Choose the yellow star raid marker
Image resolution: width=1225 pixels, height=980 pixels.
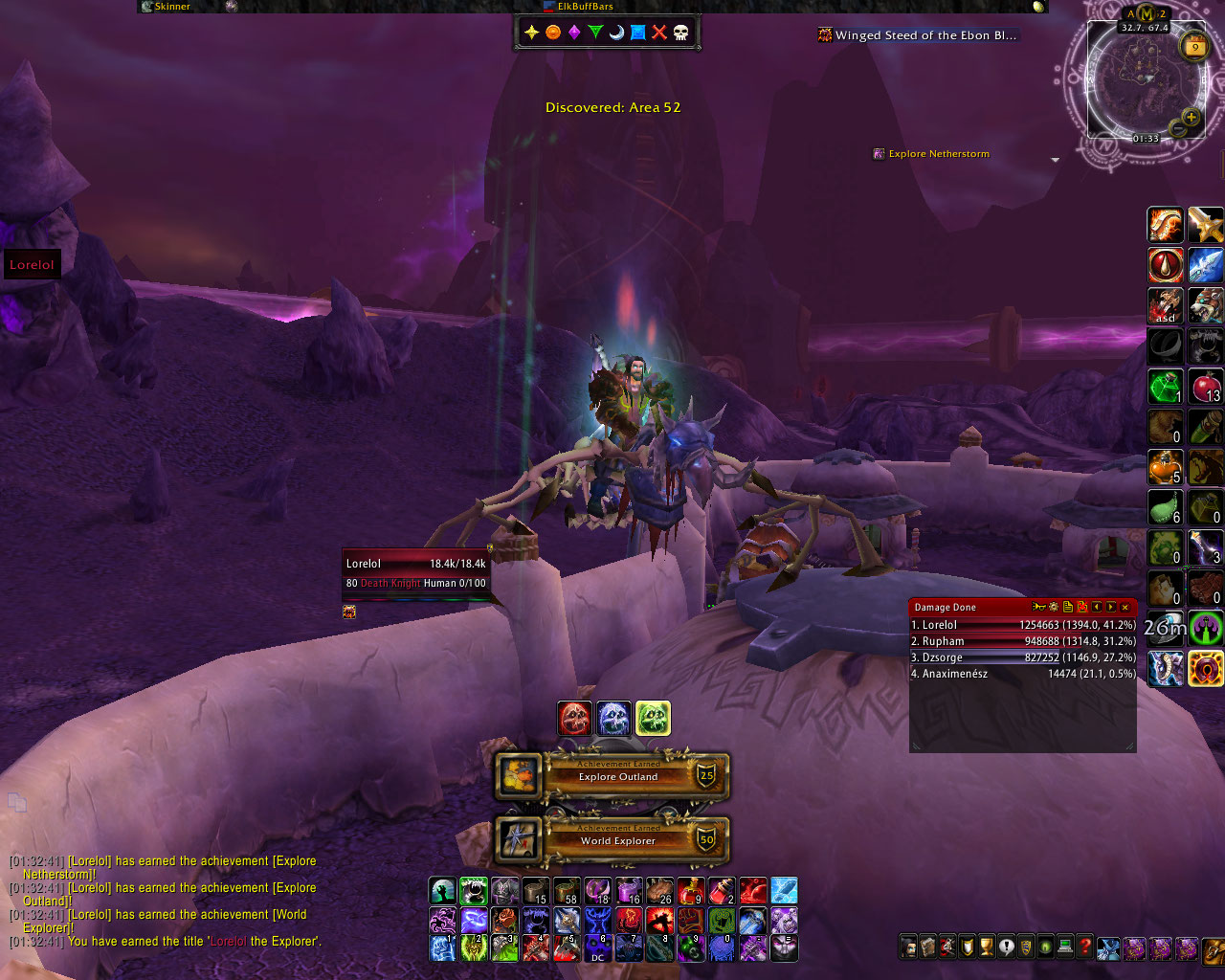pos(532,33)
